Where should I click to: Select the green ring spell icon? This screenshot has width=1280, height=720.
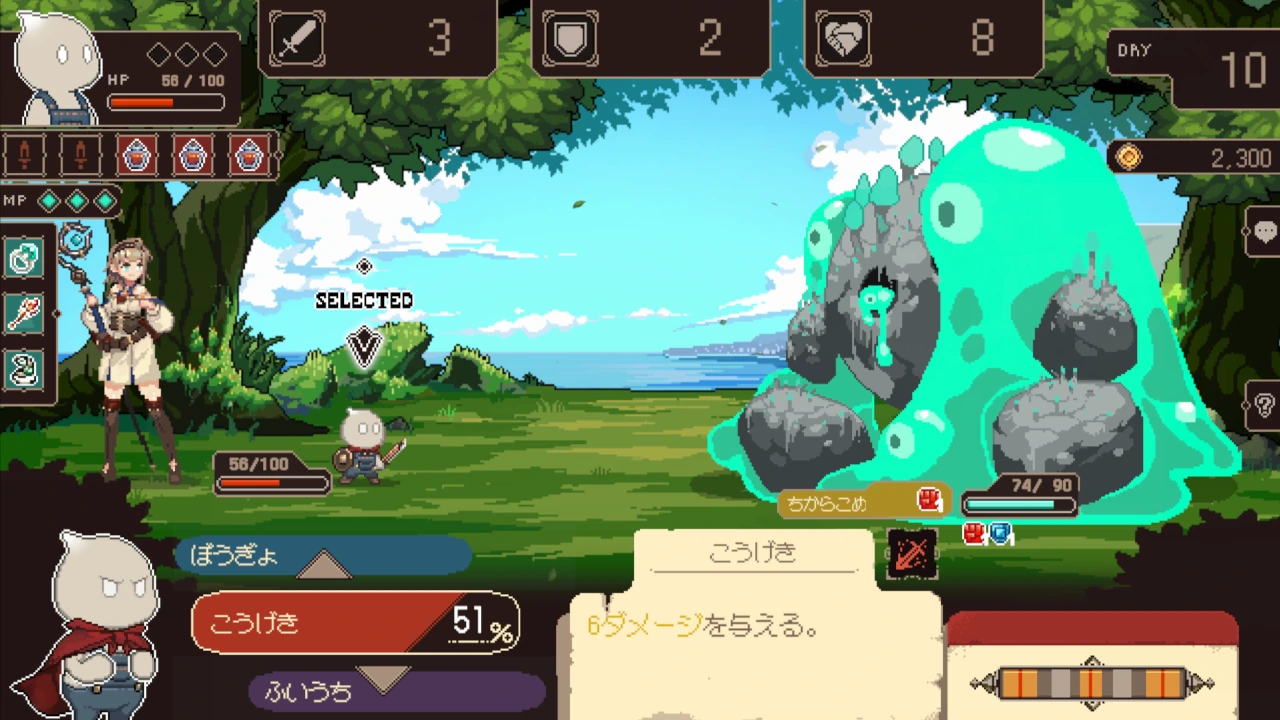(x=24, y=258)
